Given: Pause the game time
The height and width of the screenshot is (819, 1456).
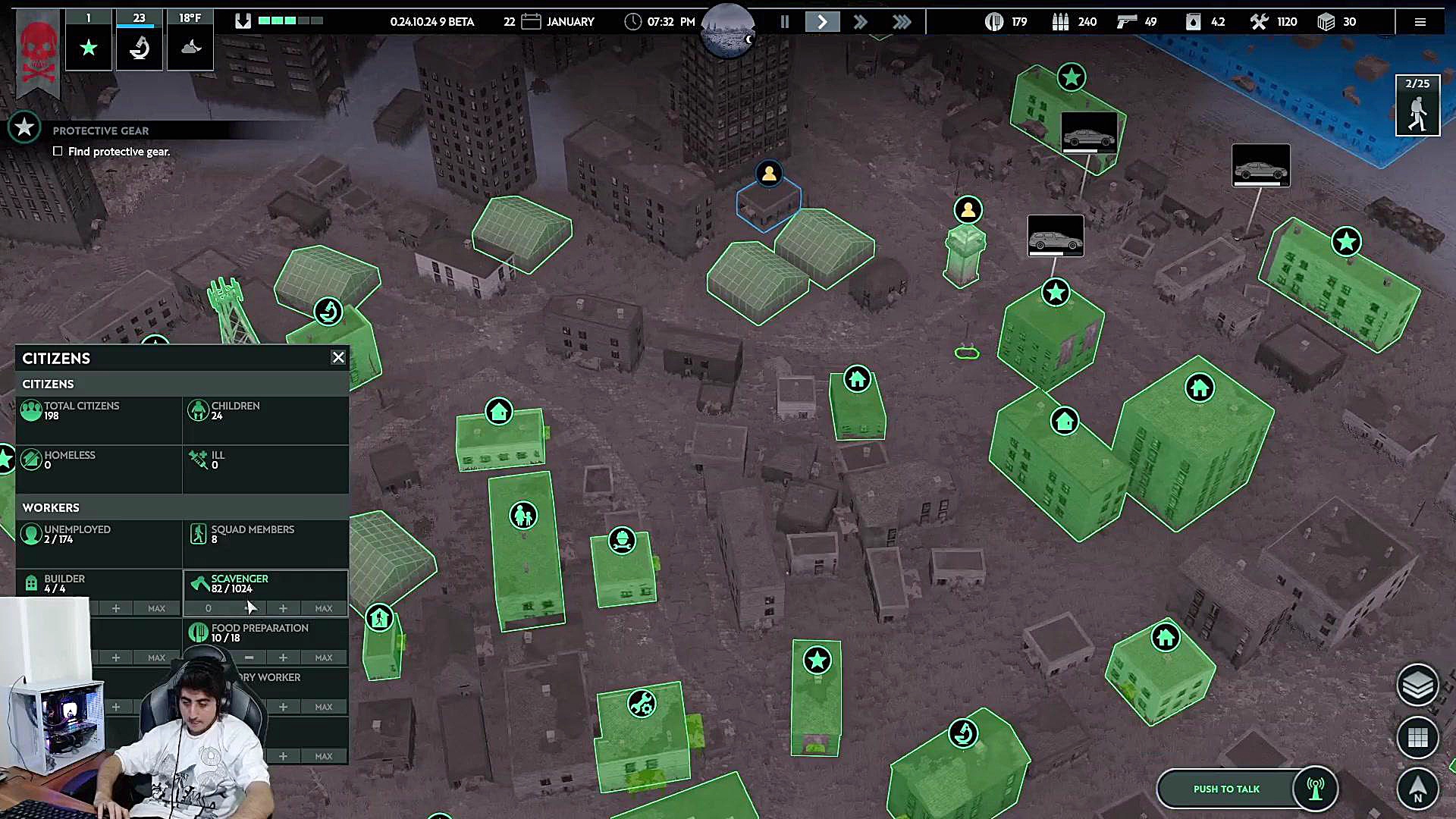Looking at the screenshot, I should click(785, 22).
